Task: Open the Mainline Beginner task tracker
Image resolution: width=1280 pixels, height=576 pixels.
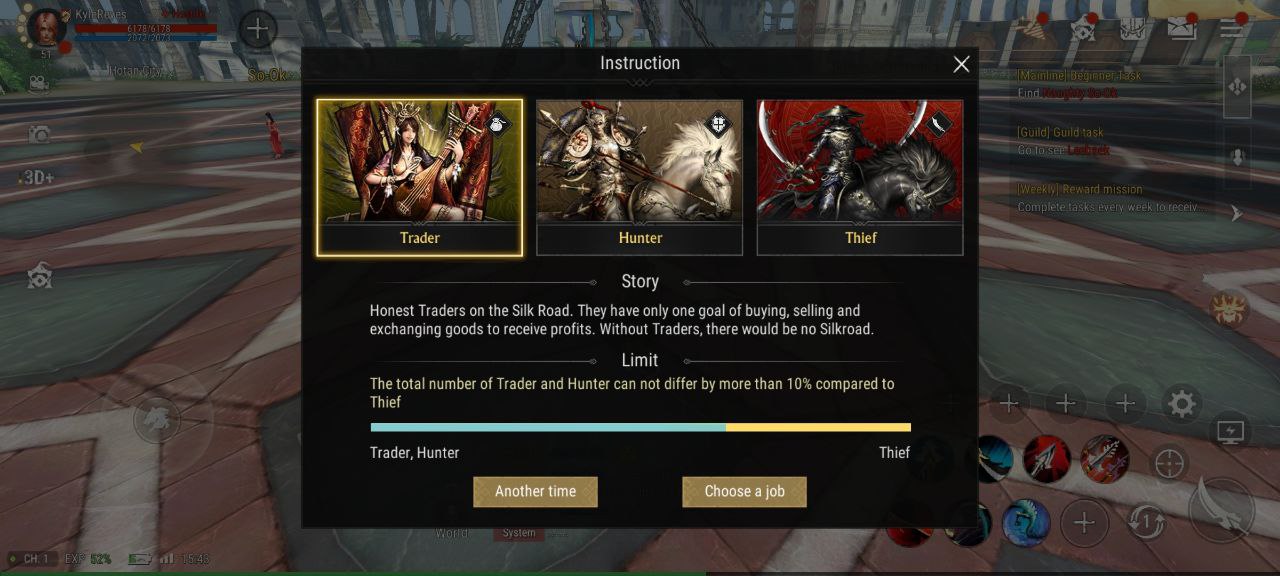Action: click(x=1080, y=84)
